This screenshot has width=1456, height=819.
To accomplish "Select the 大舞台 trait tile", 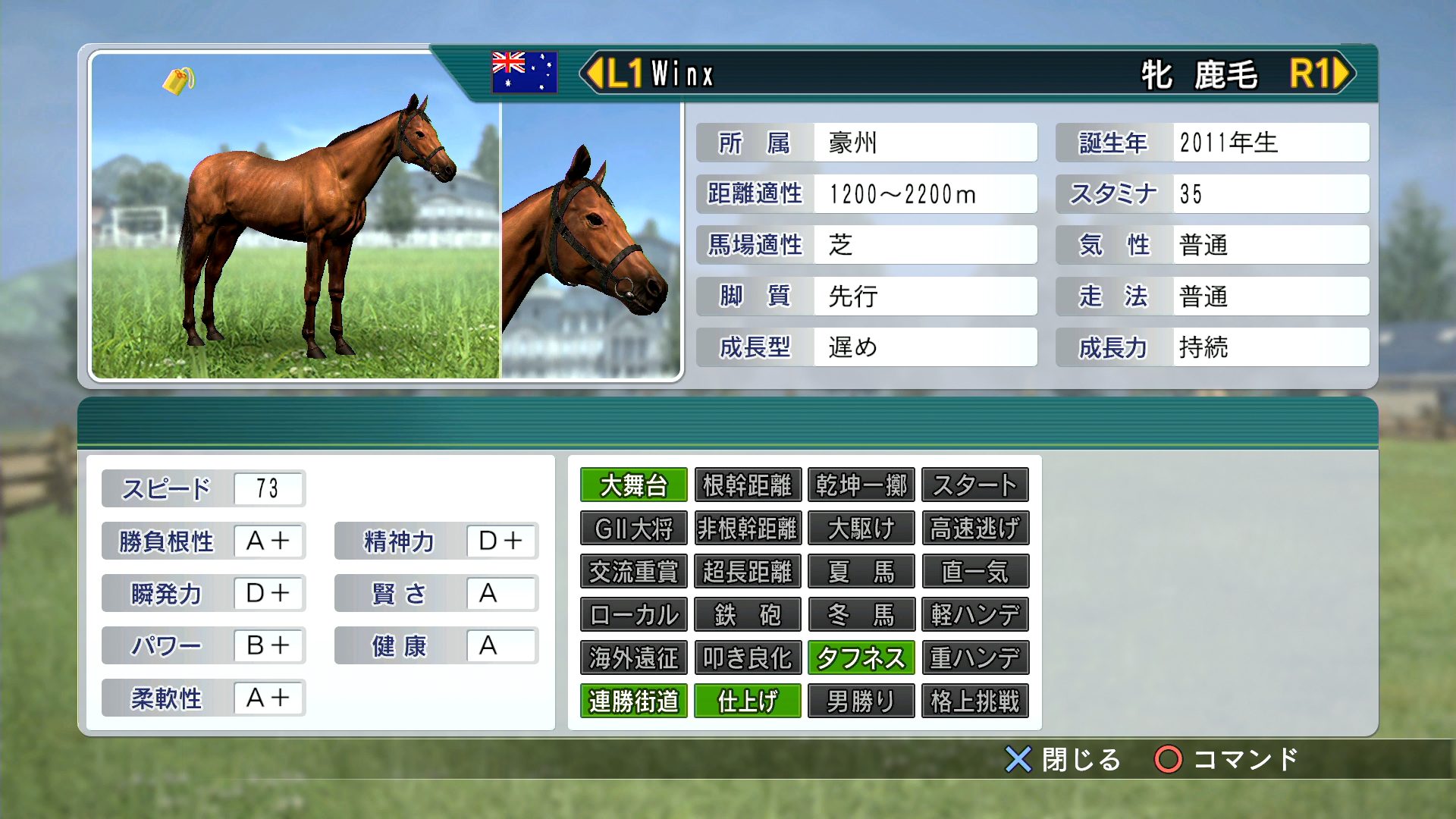I will (633, 485).
